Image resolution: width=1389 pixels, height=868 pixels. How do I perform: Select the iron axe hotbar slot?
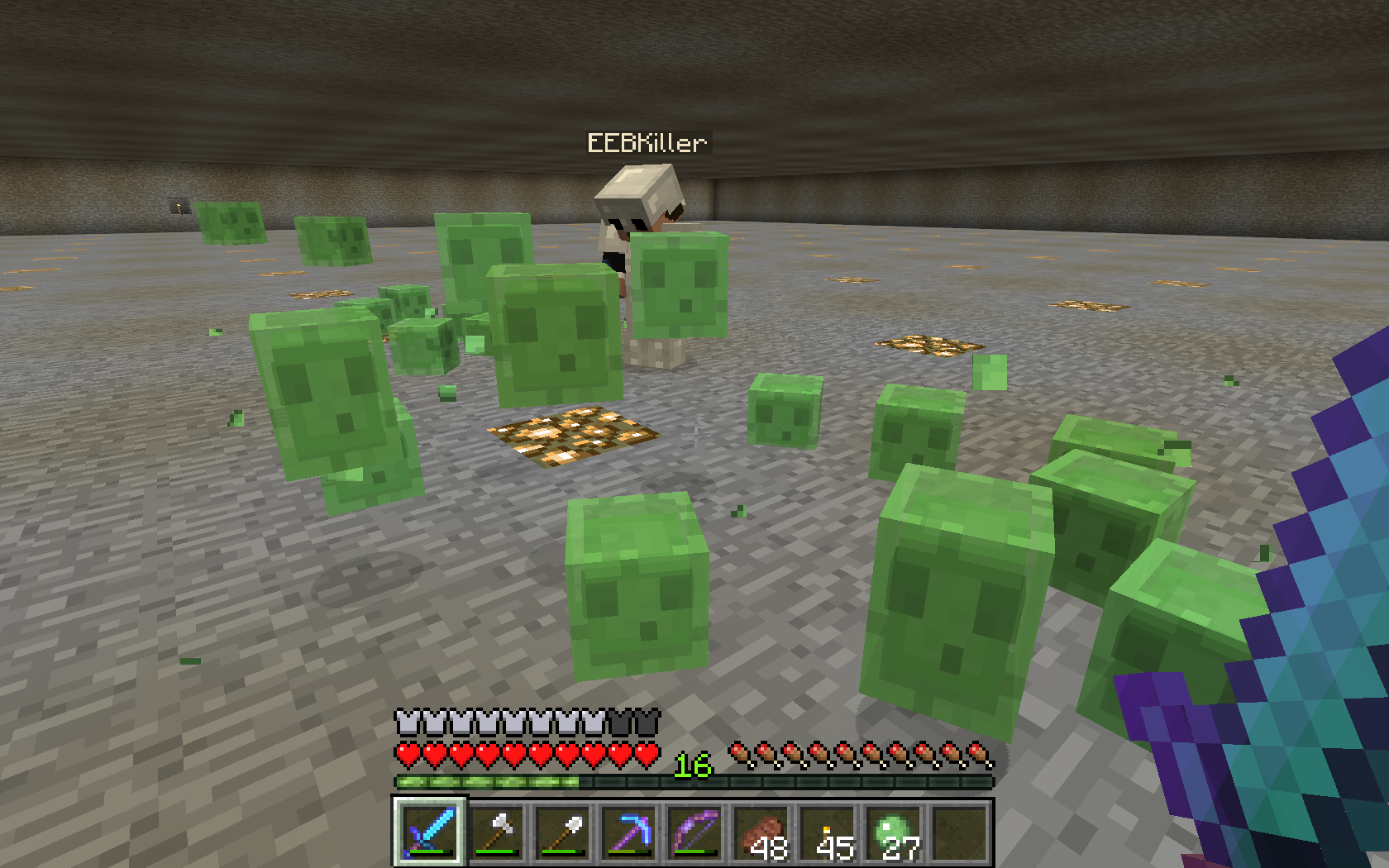click(x=496, y=831)
